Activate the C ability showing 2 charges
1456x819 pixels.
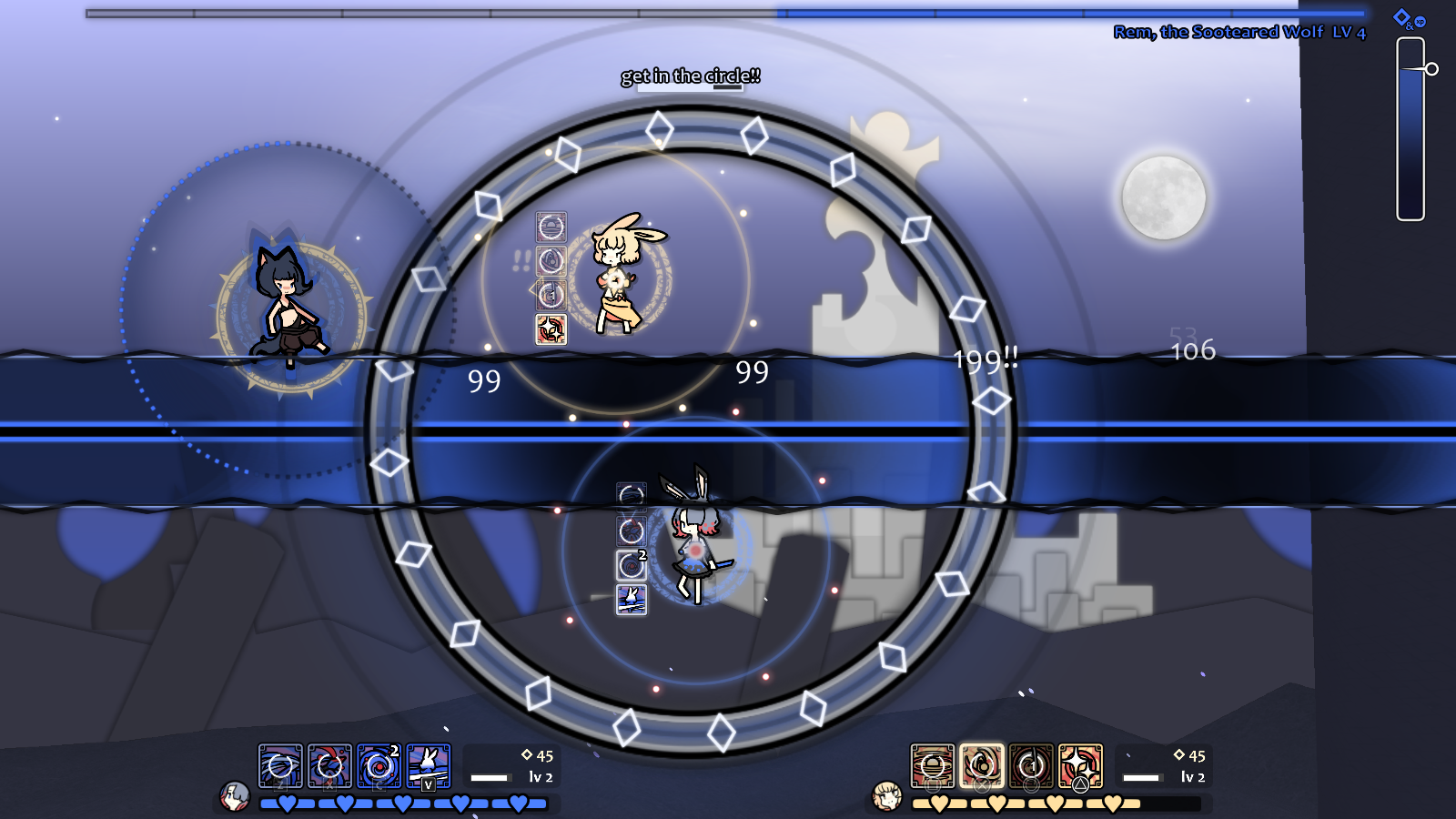[x=380, y=766]
